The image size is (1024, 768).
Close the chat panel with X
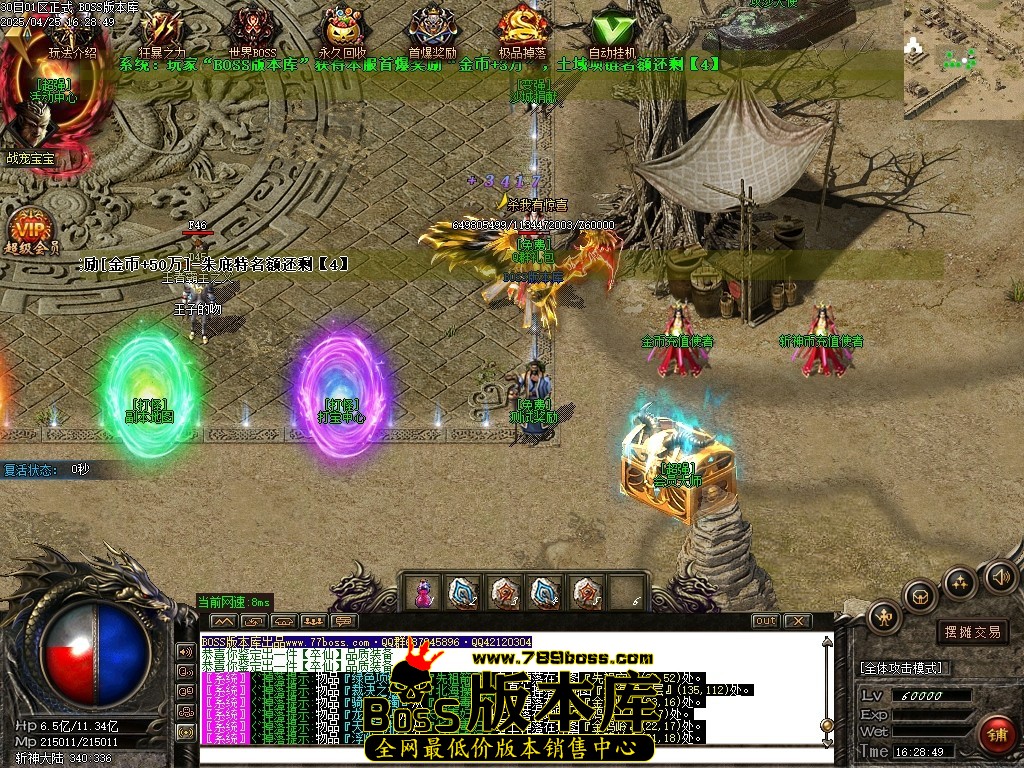(796, 621)
